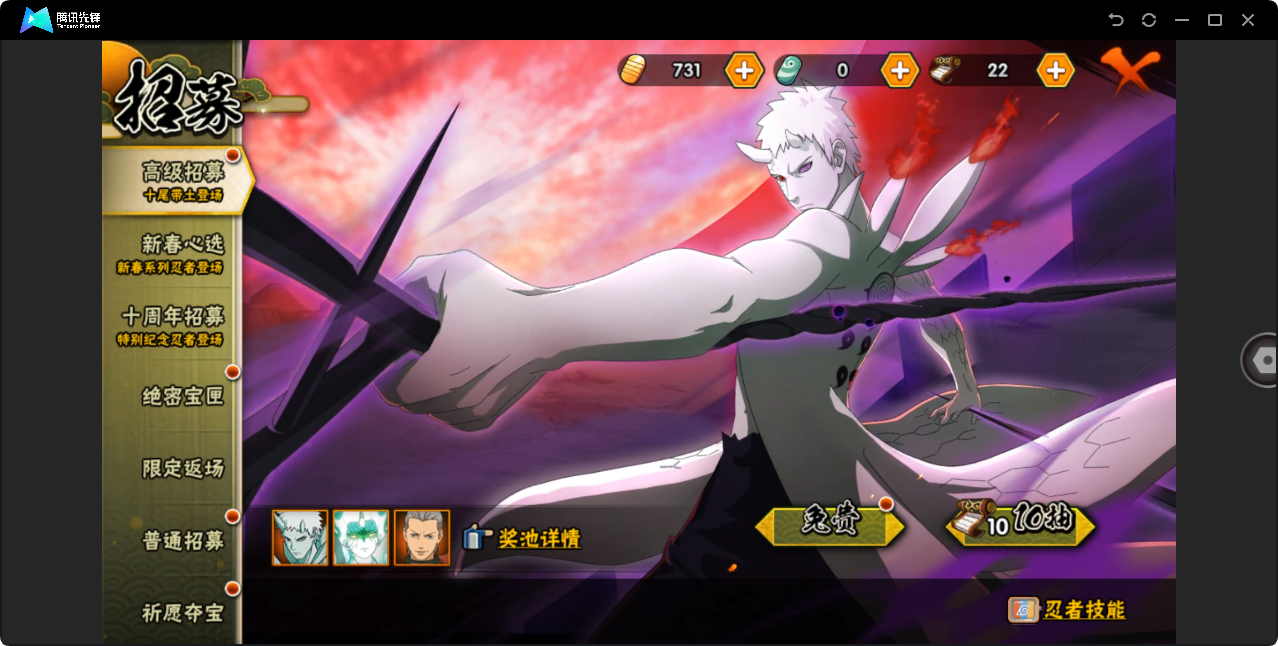Select the 祈愿夺宝 tab

182,612
